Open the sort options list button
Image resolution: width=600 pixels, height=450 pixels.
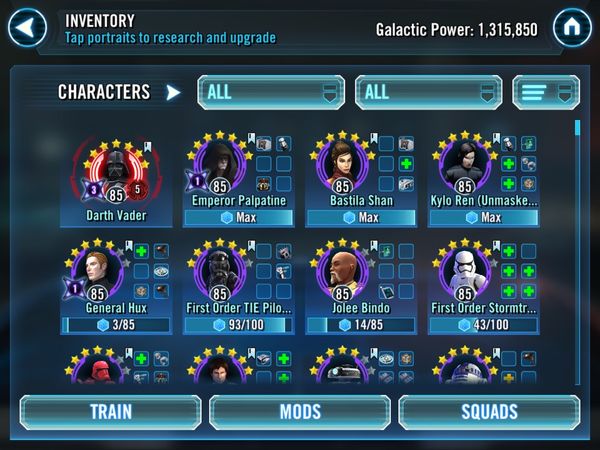coord(546,92)
